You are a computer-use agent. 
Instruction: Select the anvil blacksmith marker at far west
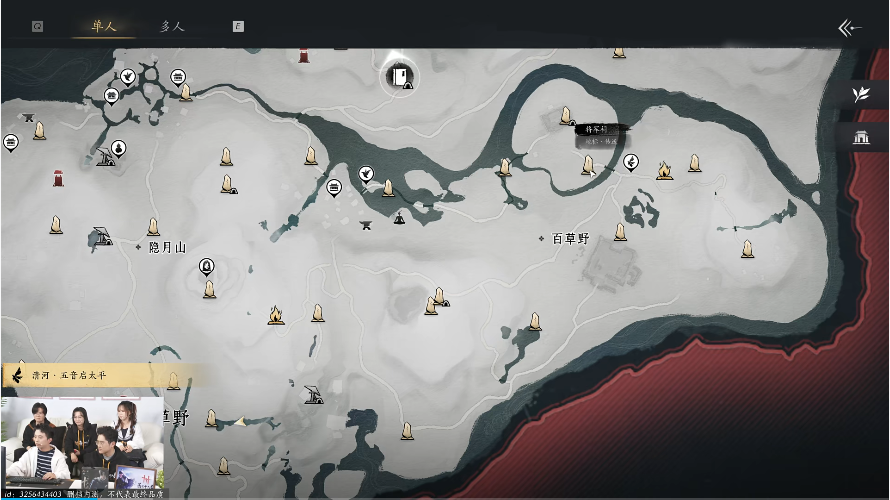coord(29,117)
